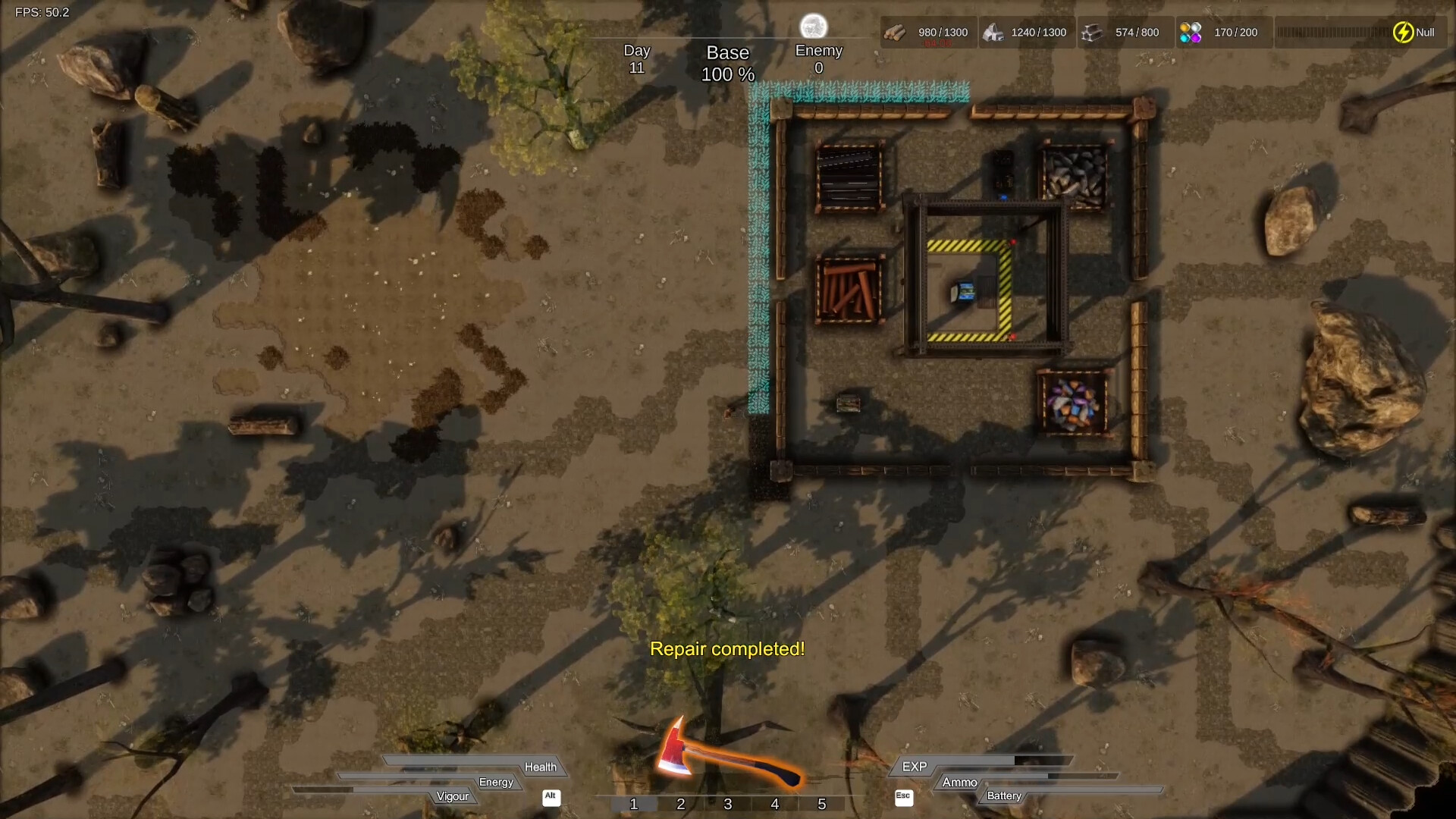1456x819 pixels.
Task: Click the Day 11 counter
Action: (x=637, y=58)
